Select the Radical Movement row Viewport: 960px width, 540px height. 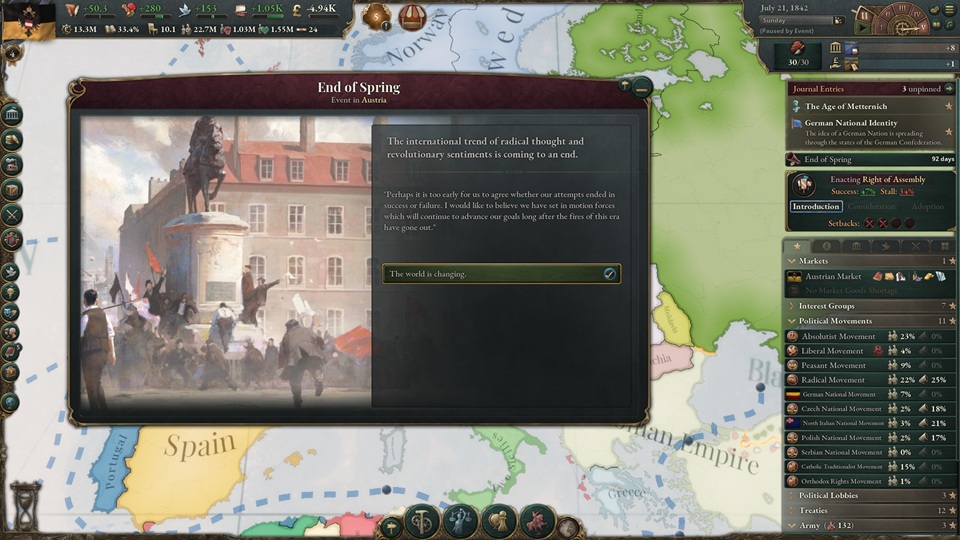coord(833,380)
